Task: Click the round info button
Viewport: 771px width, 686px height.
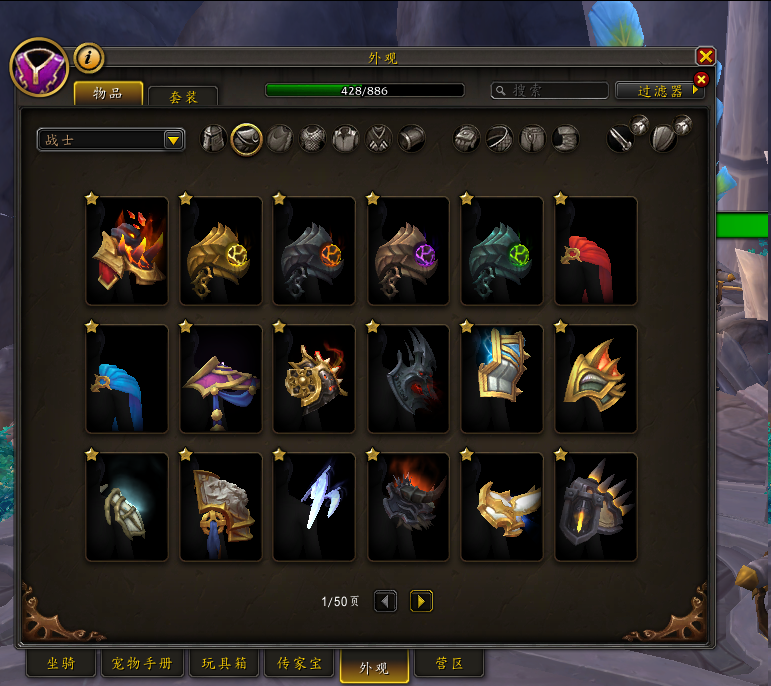Action: [x=89, y=58]
